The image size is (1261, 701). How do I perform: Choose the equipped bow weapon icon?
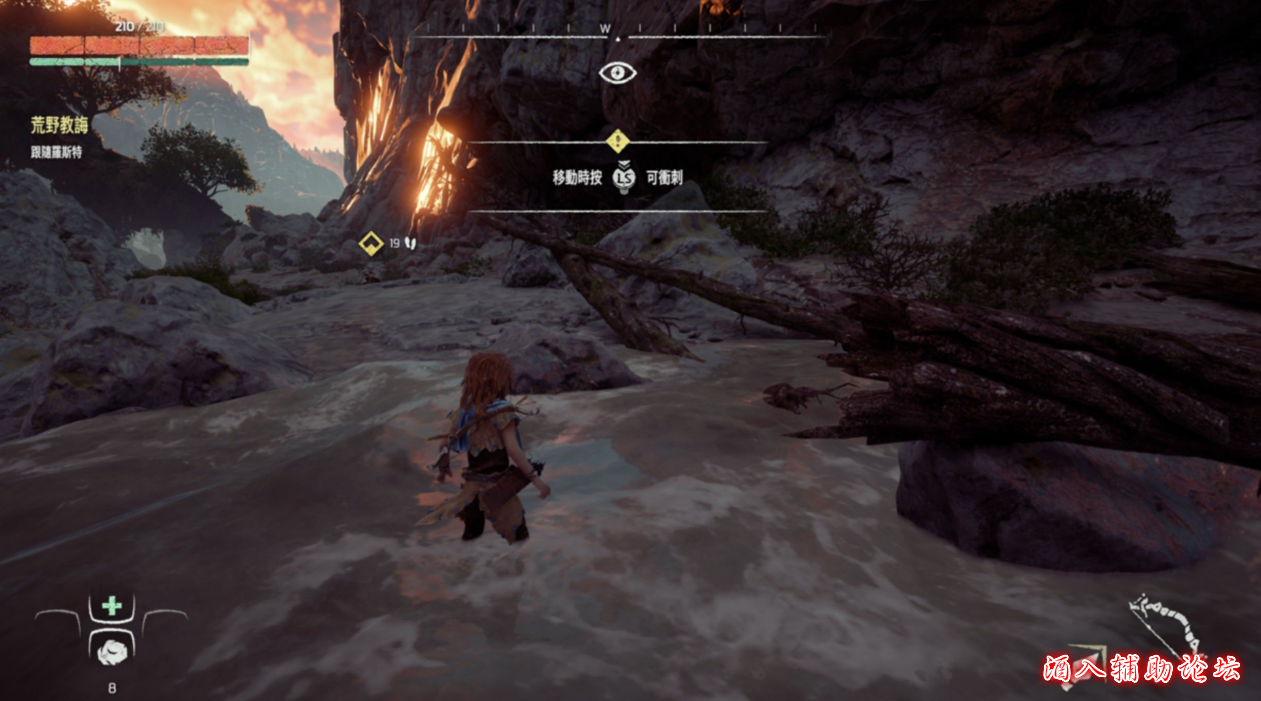click(x=1166, y=625)
